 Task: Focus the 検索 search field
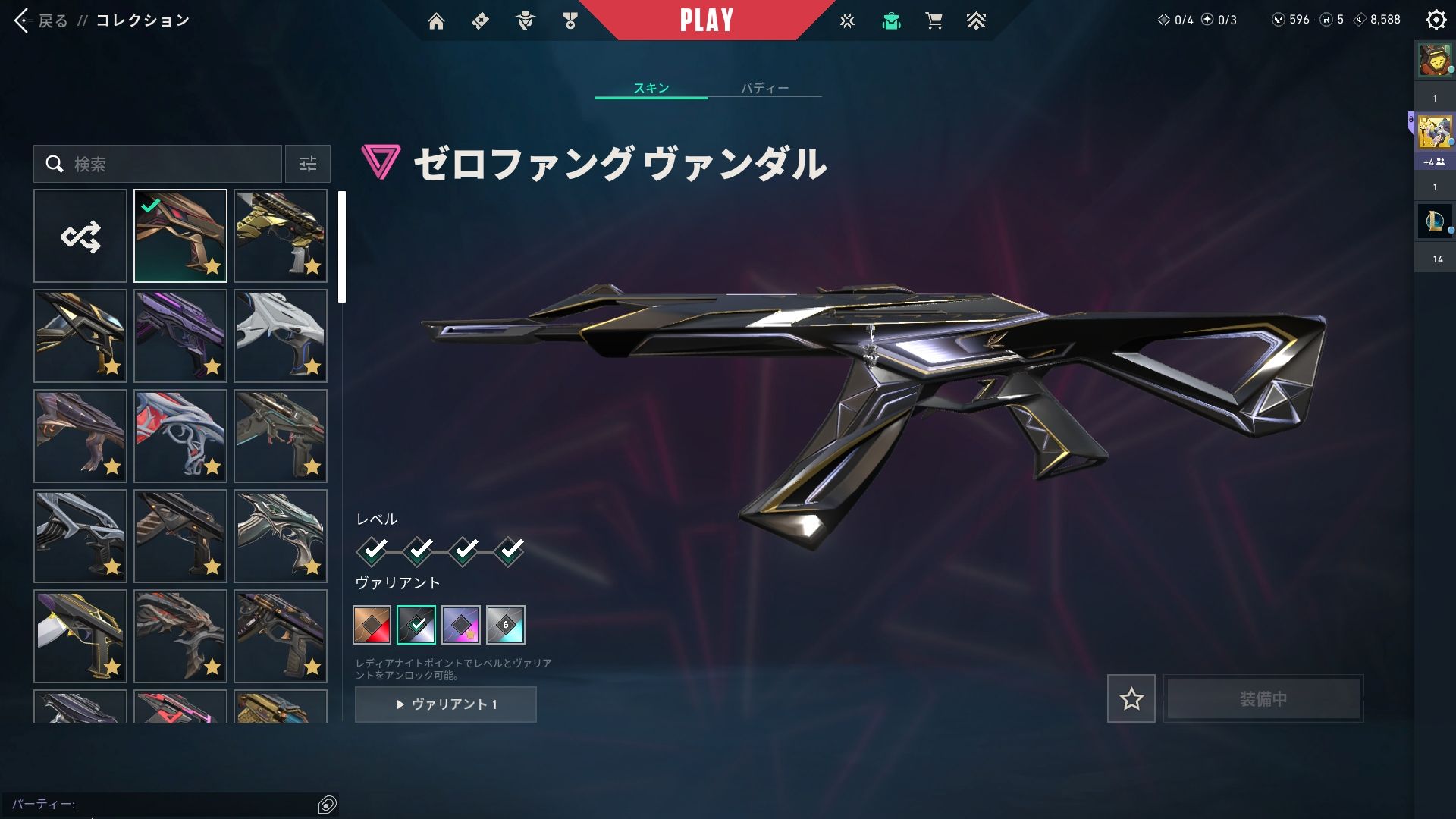coord(167,164)
